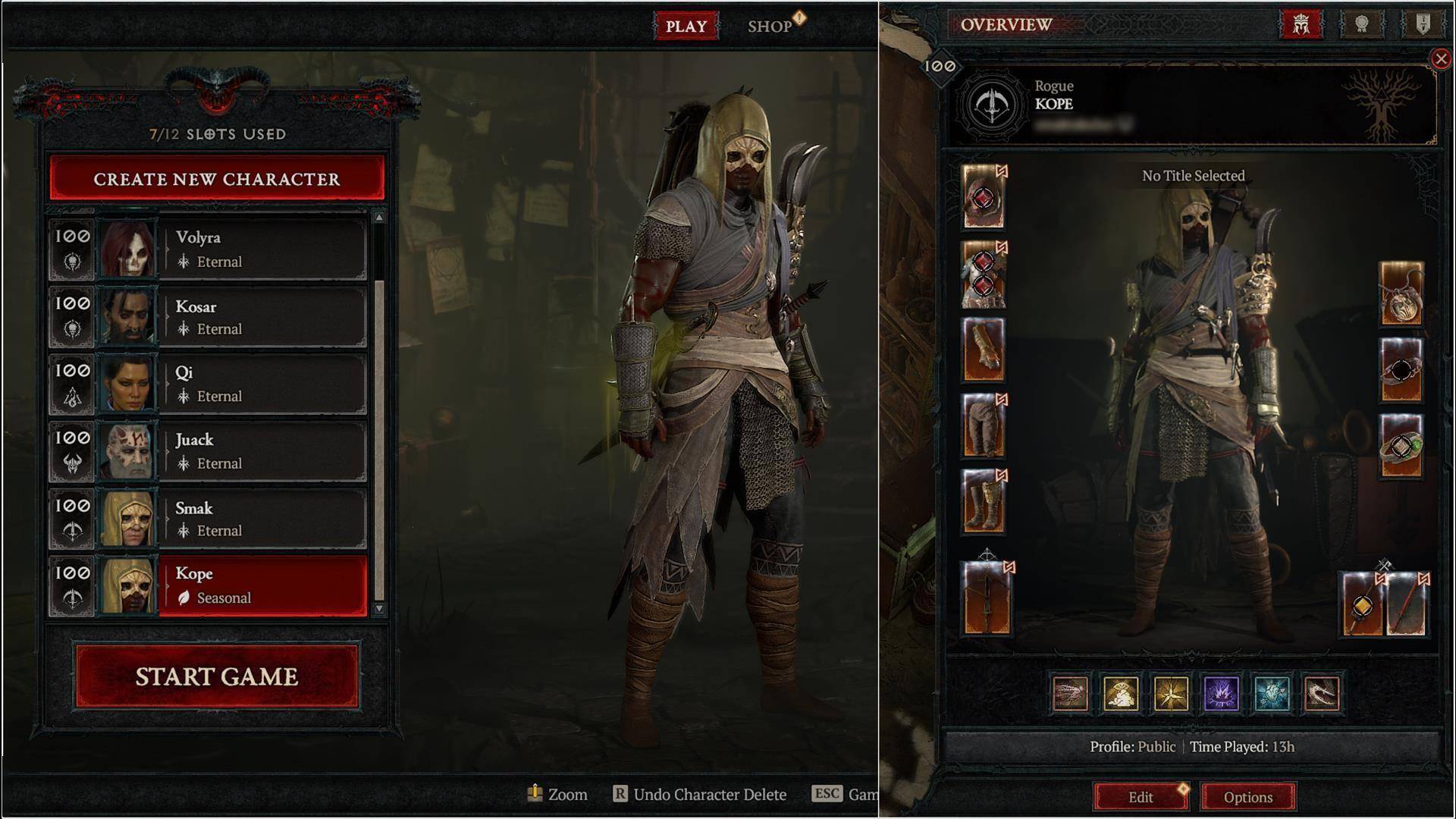Pick Juack from the character list
Viewport: 1456px width, 819px height.
(262, 451)
